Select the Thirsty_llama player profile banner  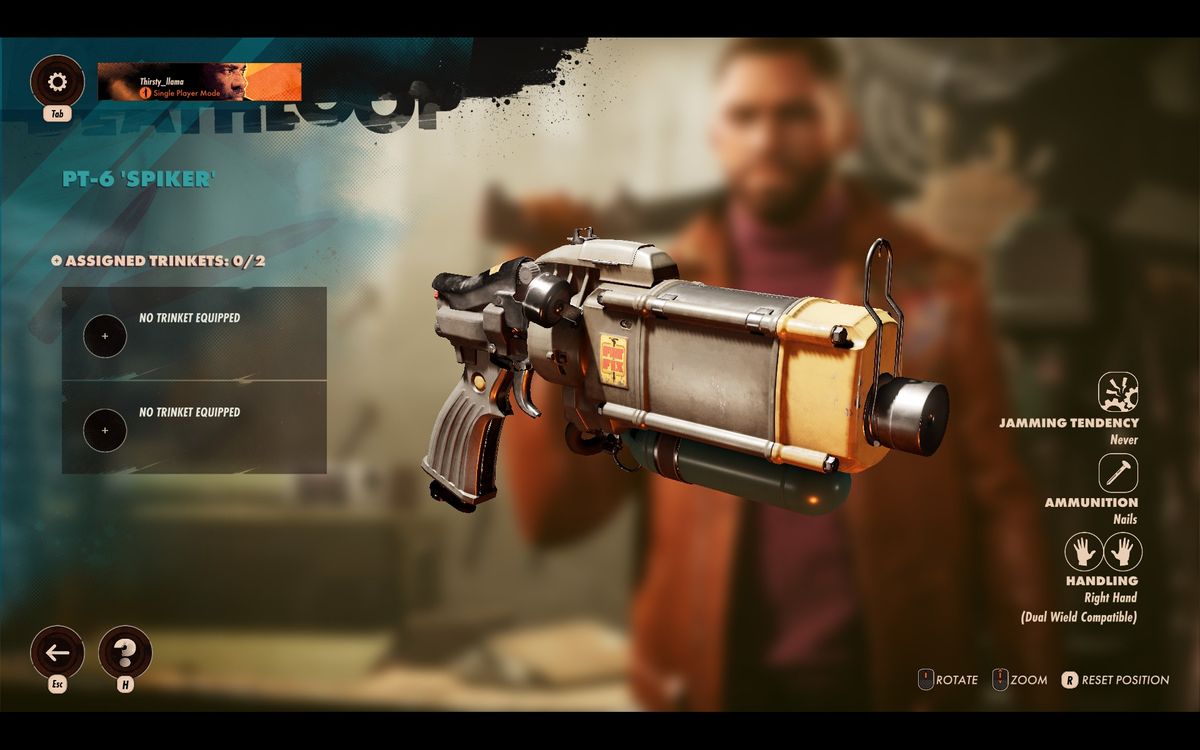(x=200, y=82)
